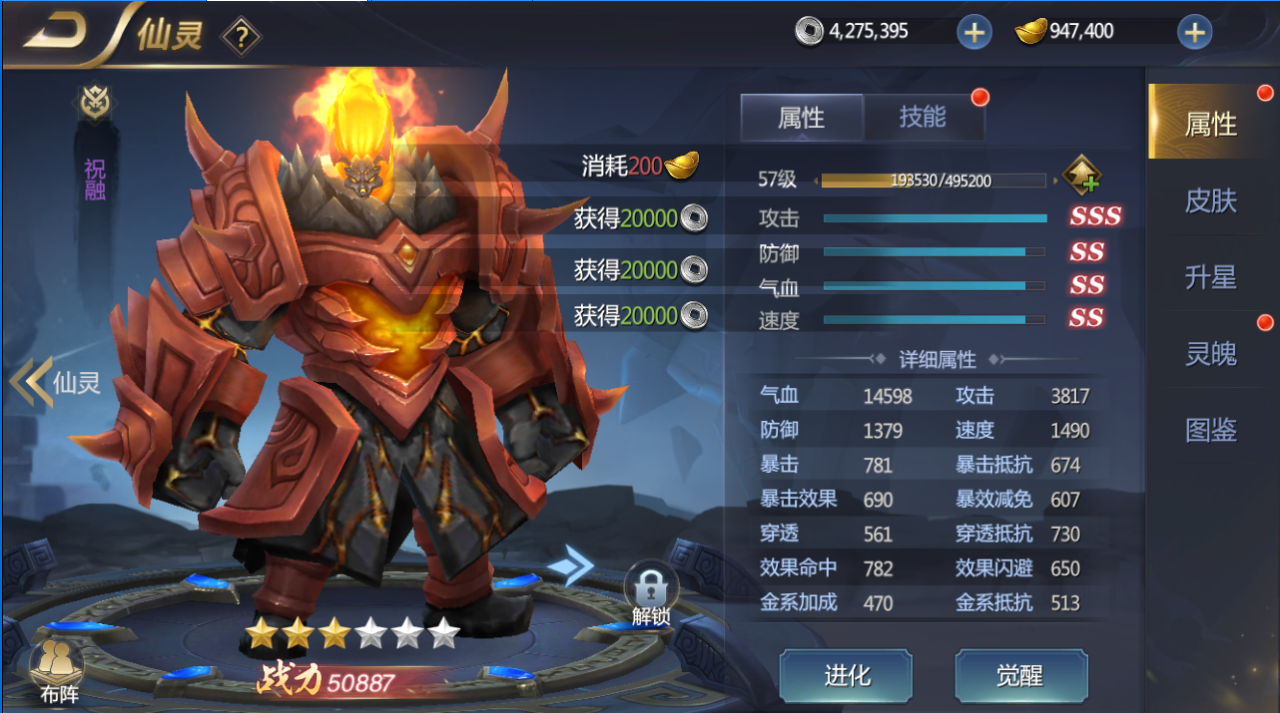The image size is (1280, 713).
Task: Open the 灵魄 side tab
Action: coord(1210,353)
